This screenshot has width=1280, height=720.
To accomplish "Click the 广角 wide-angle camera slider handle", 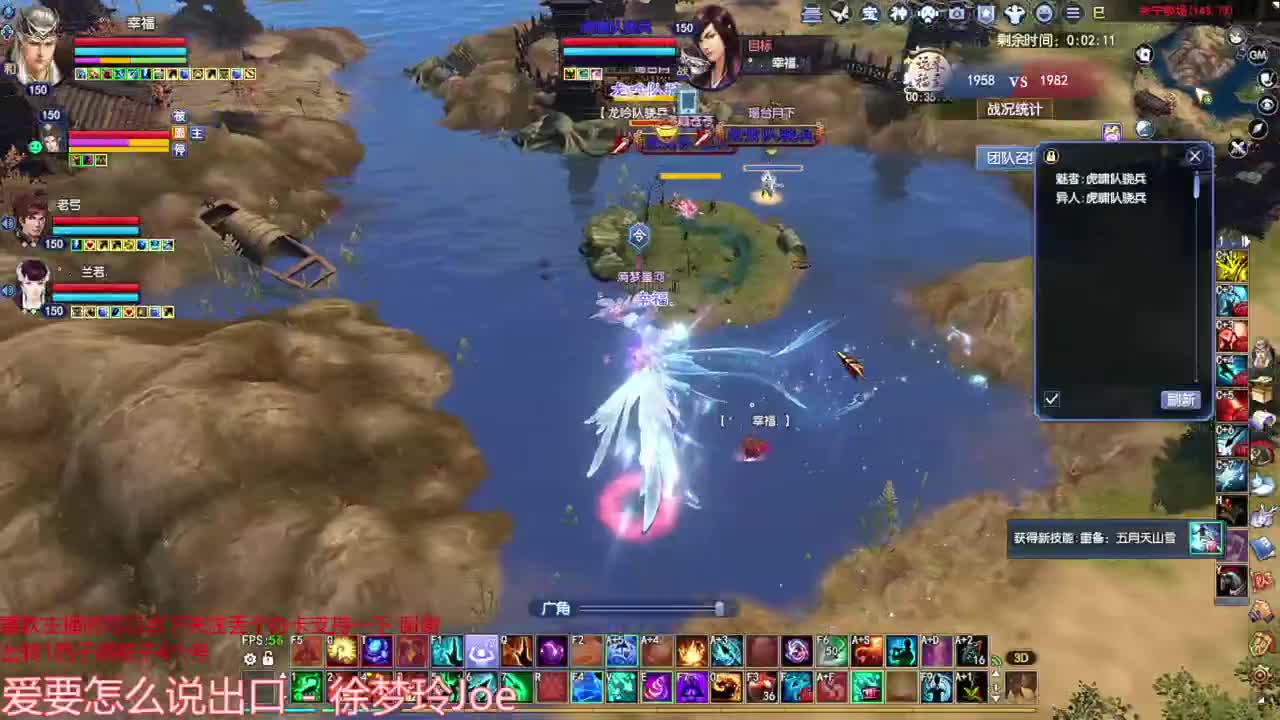I will (720, 608).
